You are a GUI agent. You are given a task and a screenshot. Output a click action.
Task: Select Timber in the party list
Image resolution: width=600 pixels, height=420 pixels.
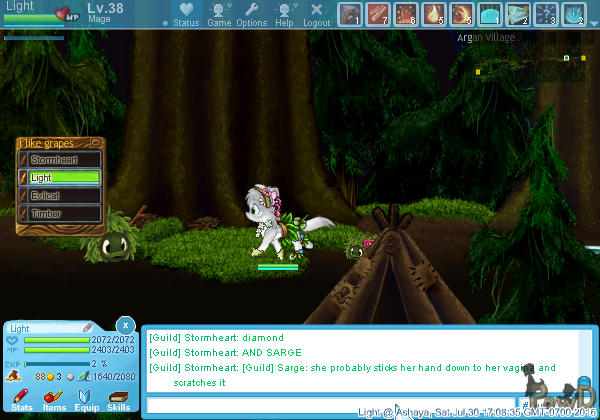coord(60,214)
